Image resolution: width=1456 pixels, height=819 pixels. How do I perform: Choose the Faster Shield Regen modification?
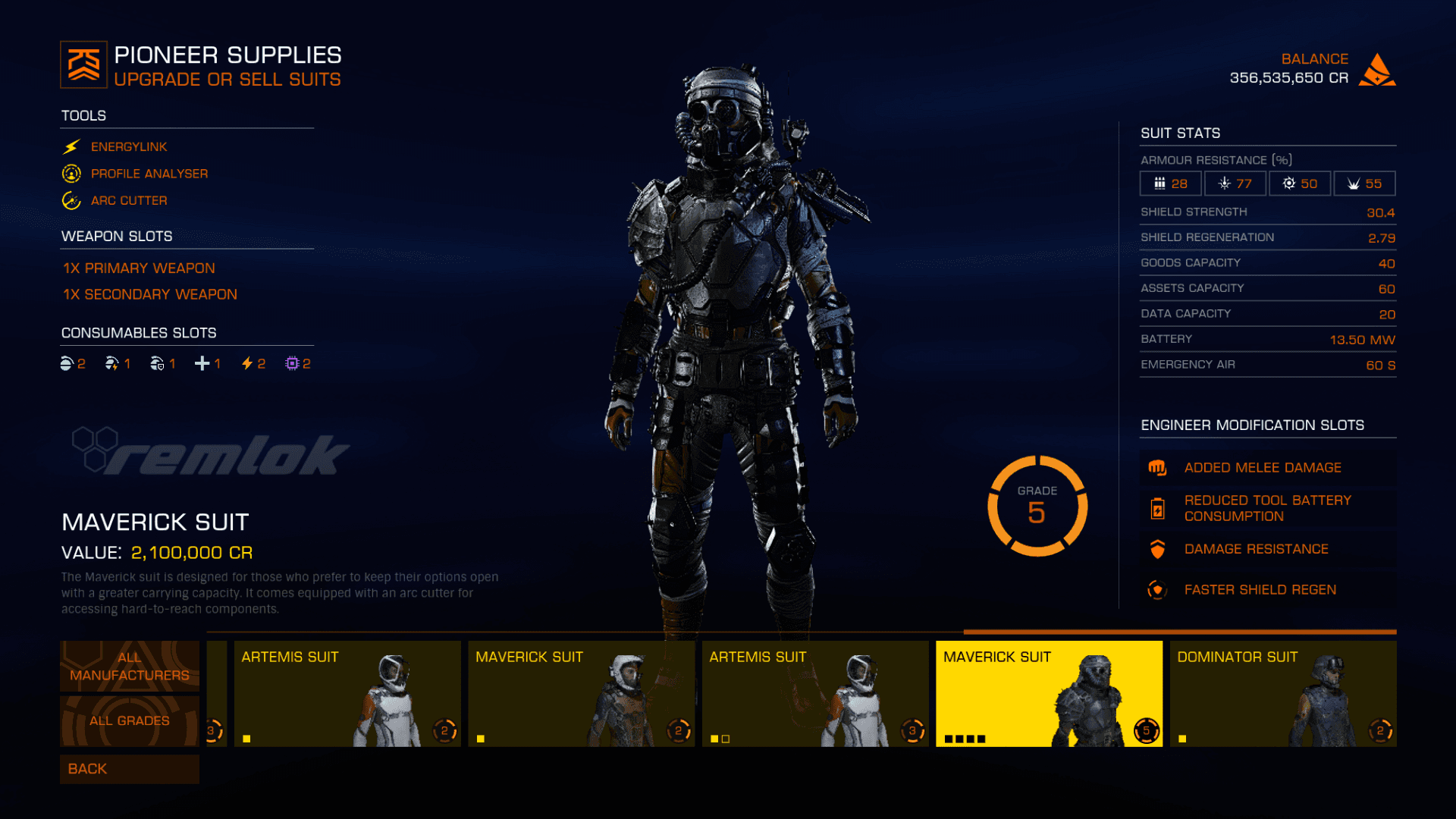coord(1260,590)
